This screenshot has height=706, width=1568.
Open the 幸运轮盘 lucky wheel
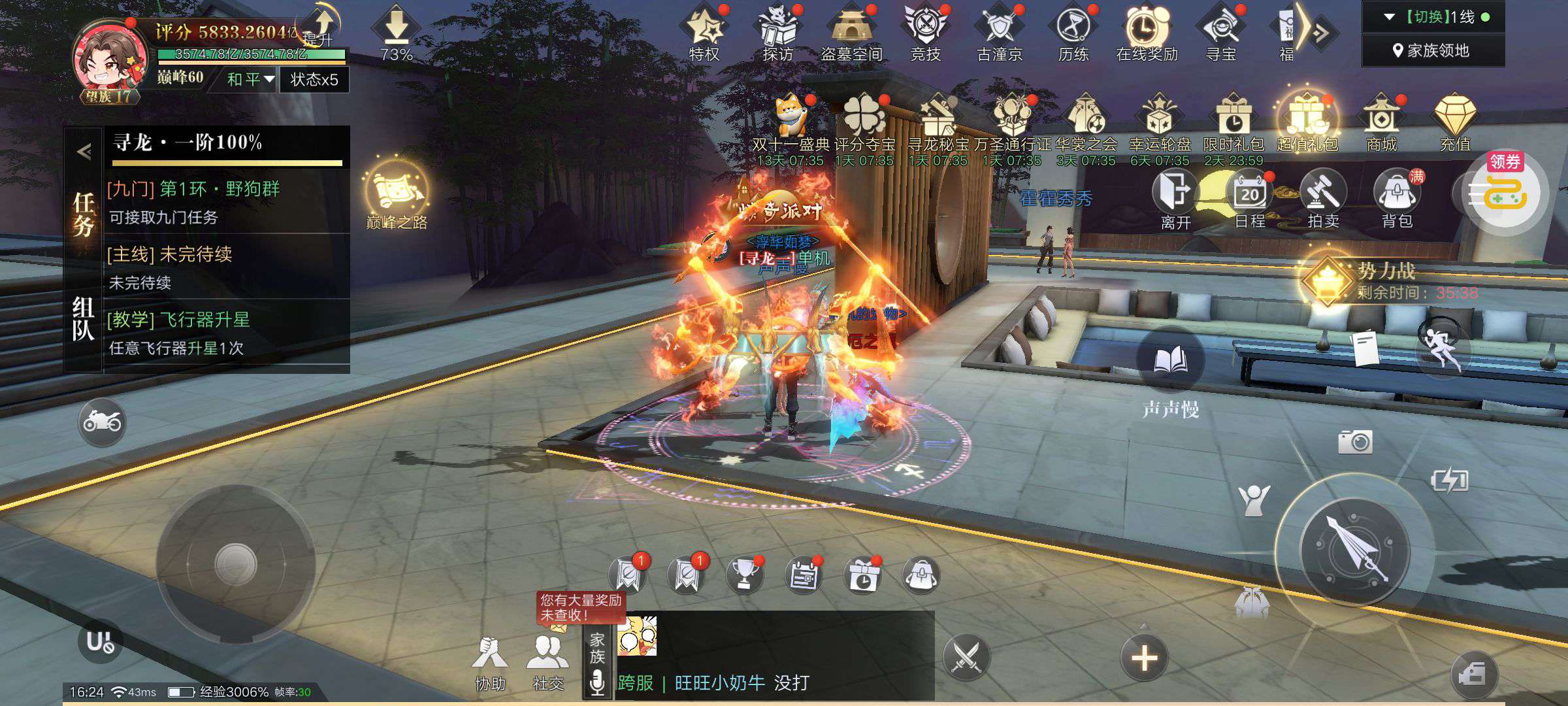coord(1160,124)
